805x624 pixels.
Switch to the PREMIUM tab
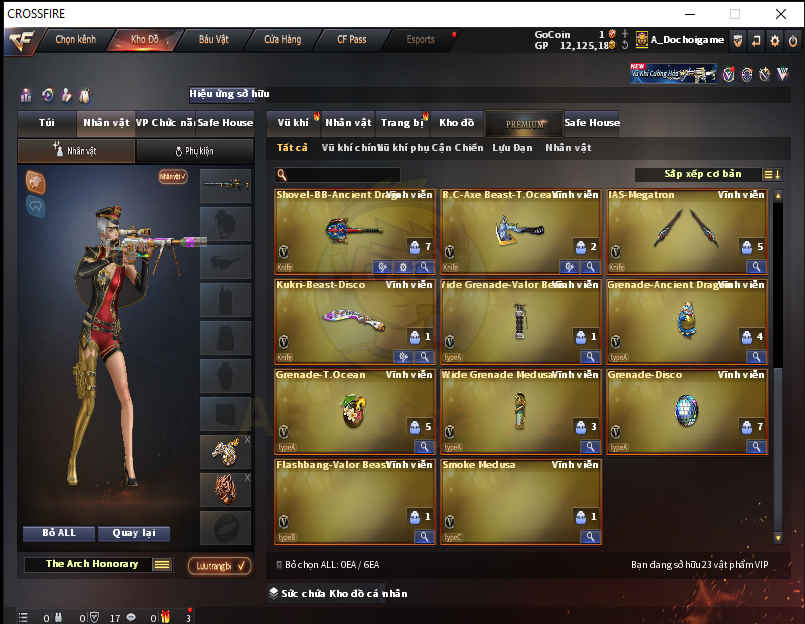click(x=525, y=124)
